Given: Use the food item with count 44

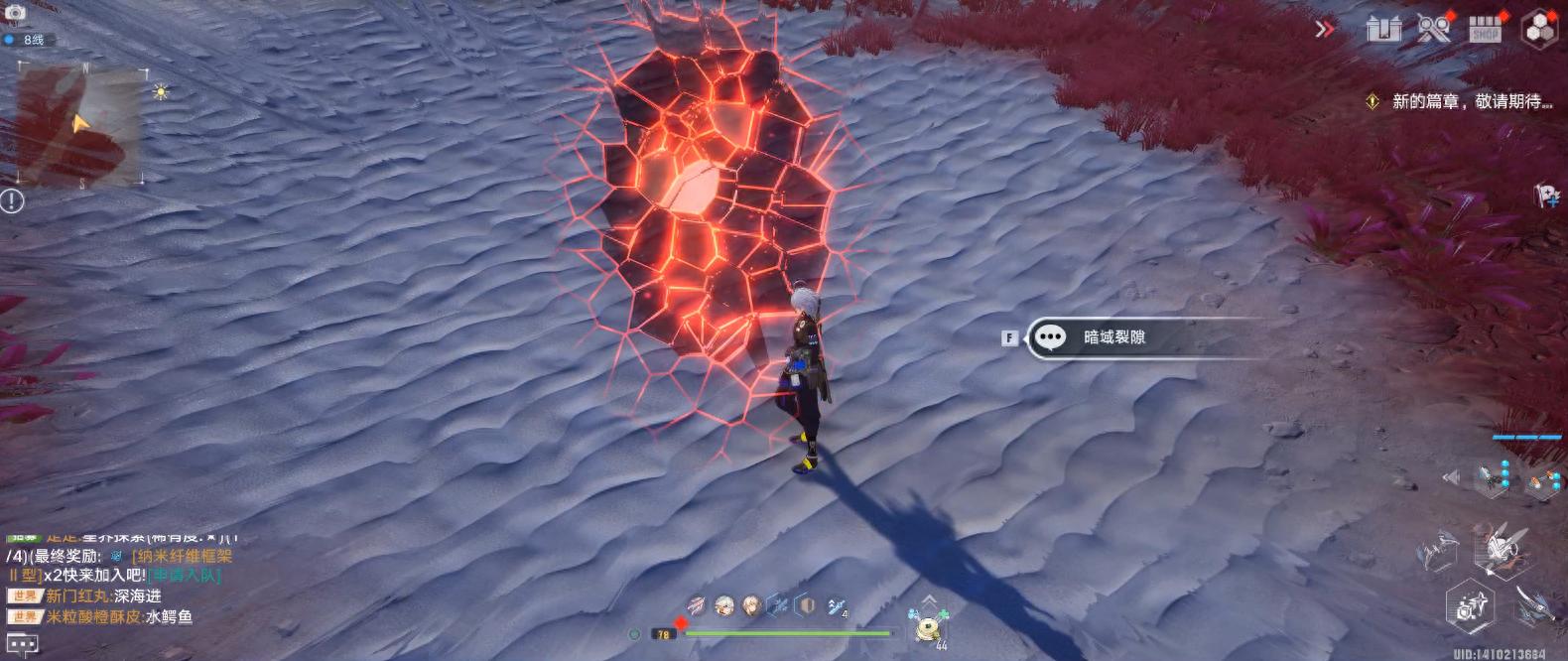Looking at the screenshot, I should [x=929, y=627].
